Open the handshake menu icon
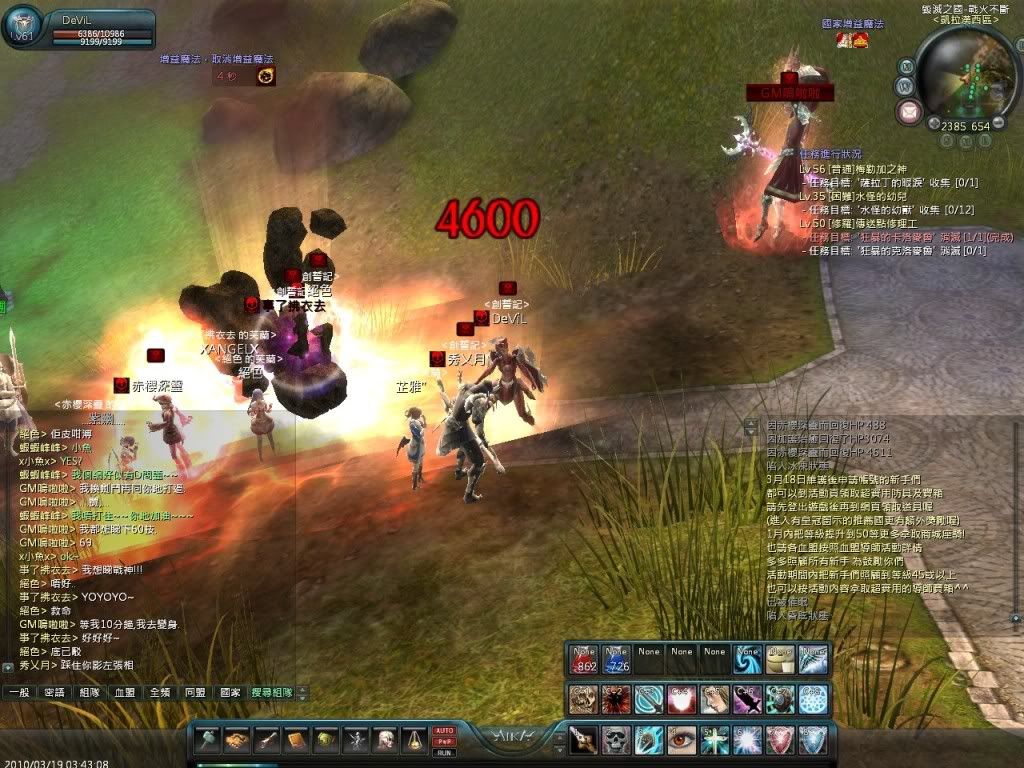The image size is (1024, 768). click(237, 740)
